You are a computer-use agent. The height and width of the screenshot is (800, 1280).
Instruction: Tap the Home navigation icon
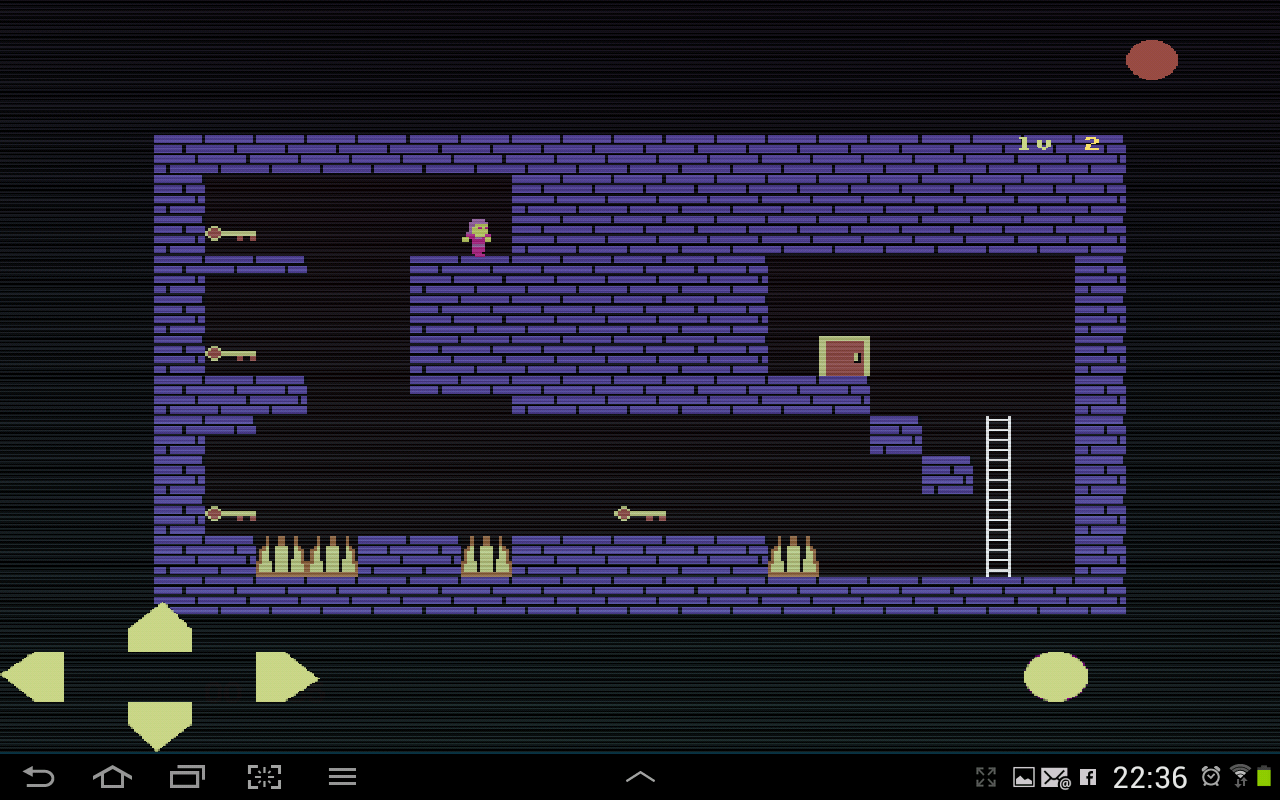coord(112,776)
